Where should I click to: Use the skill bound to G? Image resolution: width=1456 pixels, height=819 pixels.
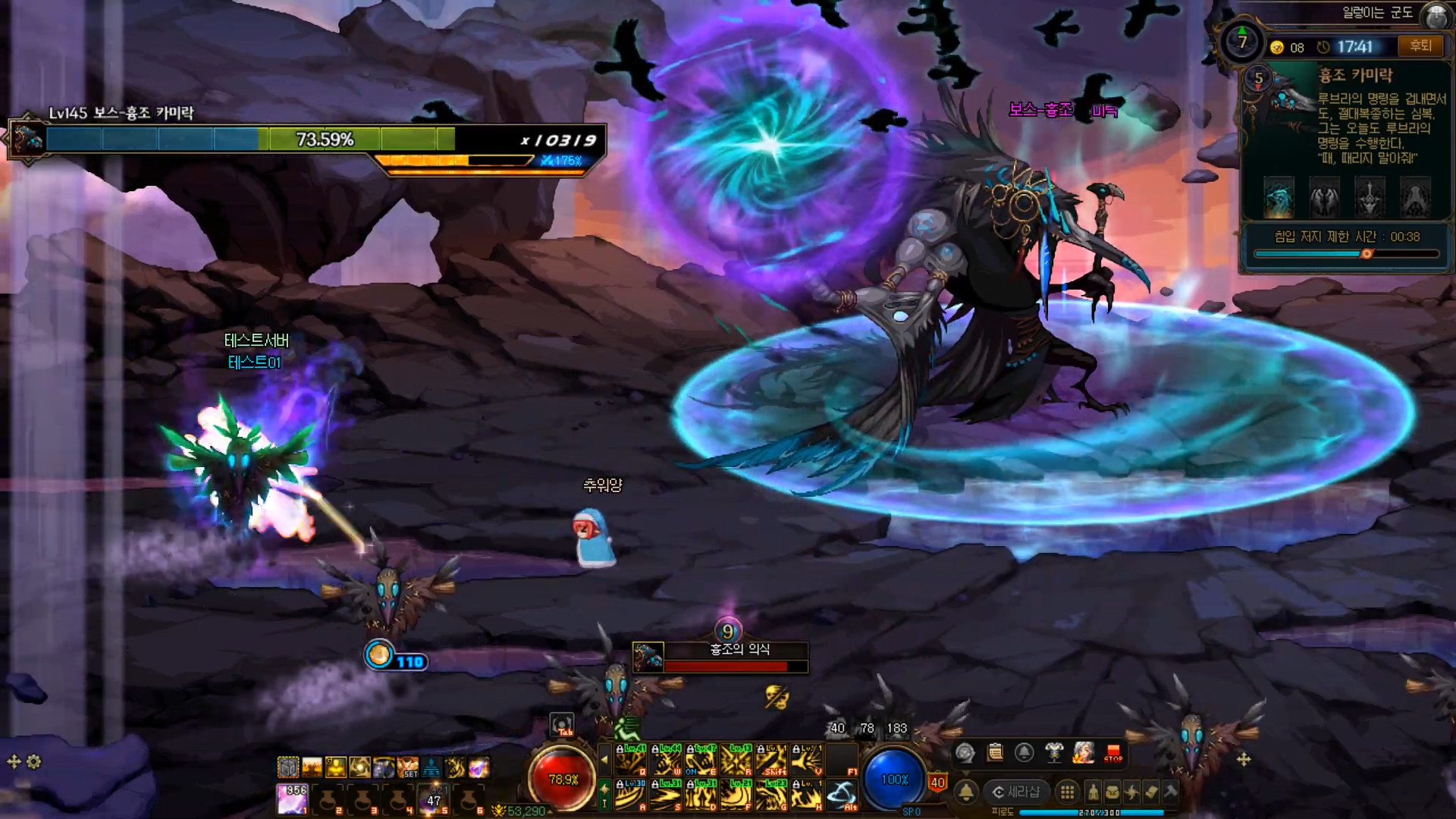pyautogui.click(x=772, y=794)
